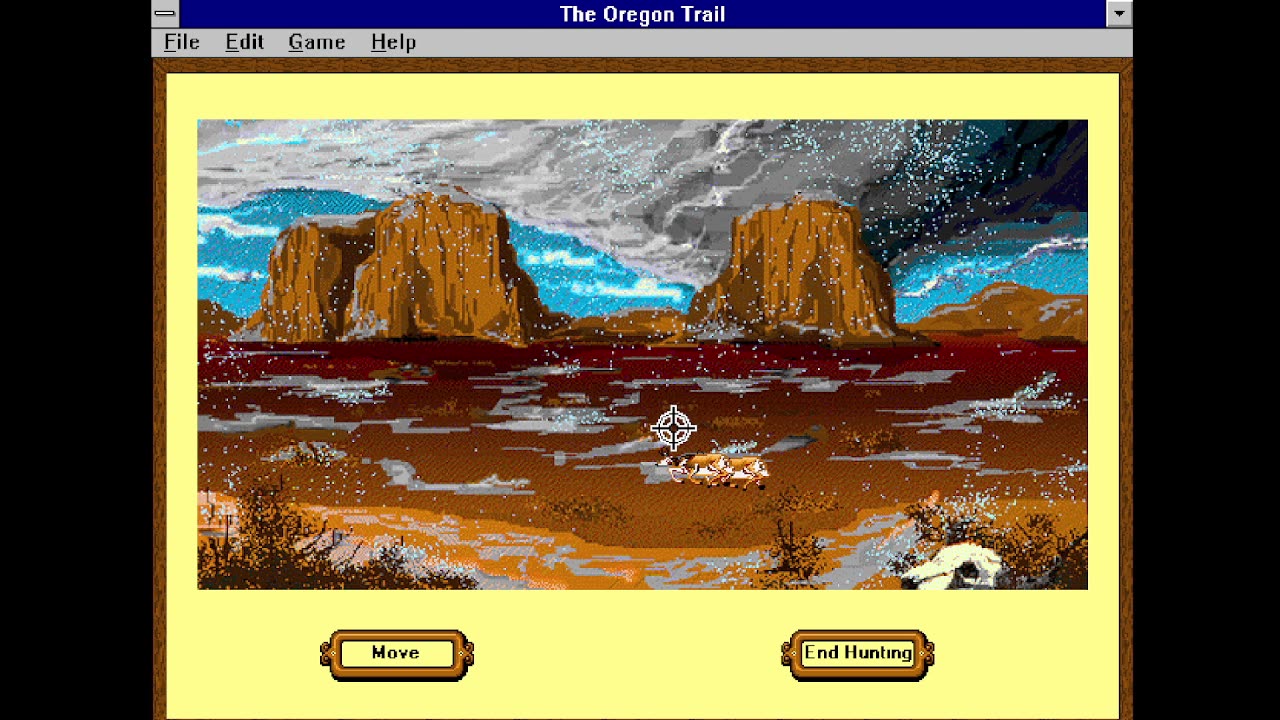Click the animal skull in the bottom-right corner

point(965,565)
